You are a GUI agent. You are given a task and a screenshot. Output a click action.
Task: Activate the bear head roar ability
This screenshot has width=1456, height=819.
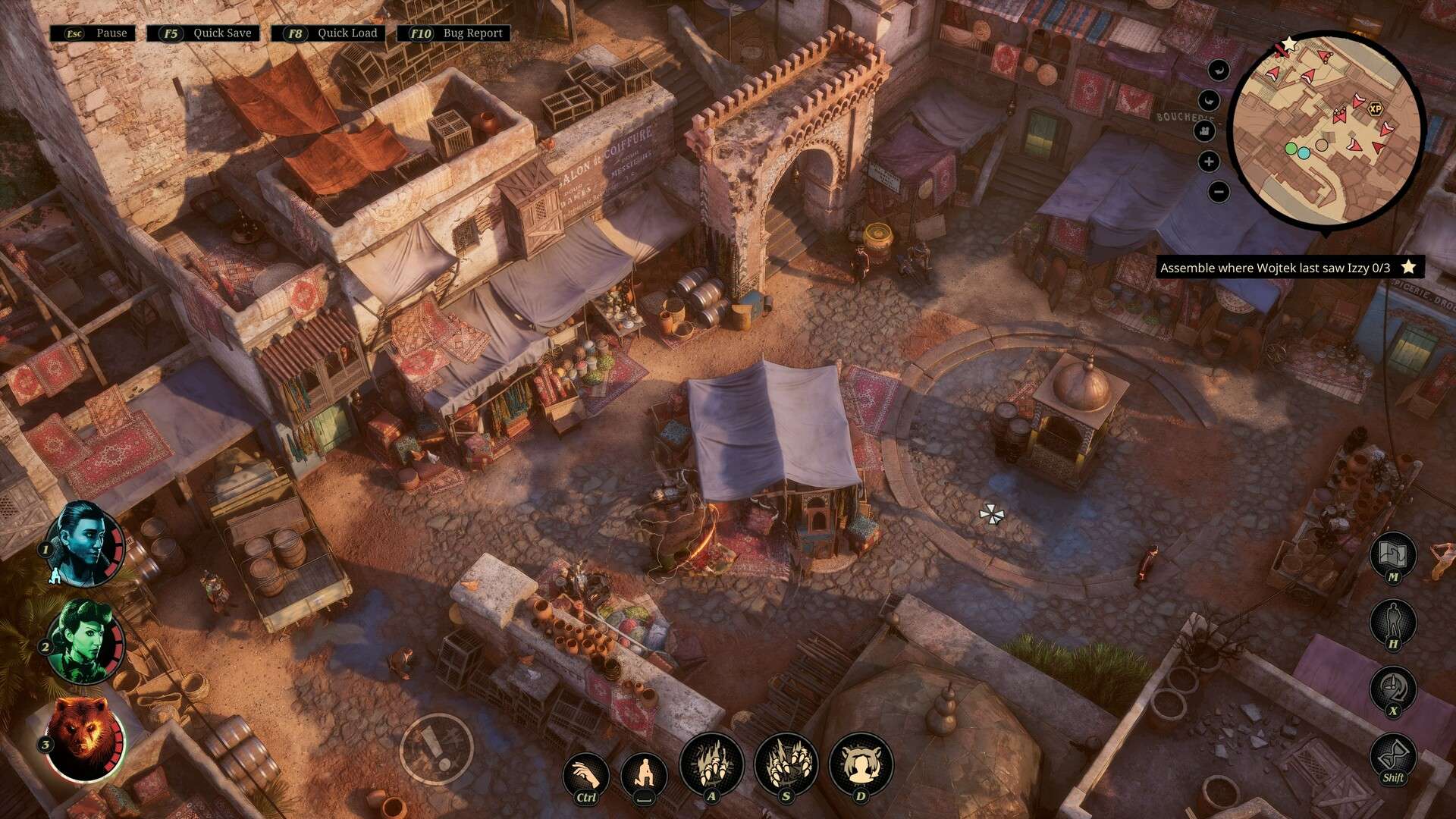point(861,764)
